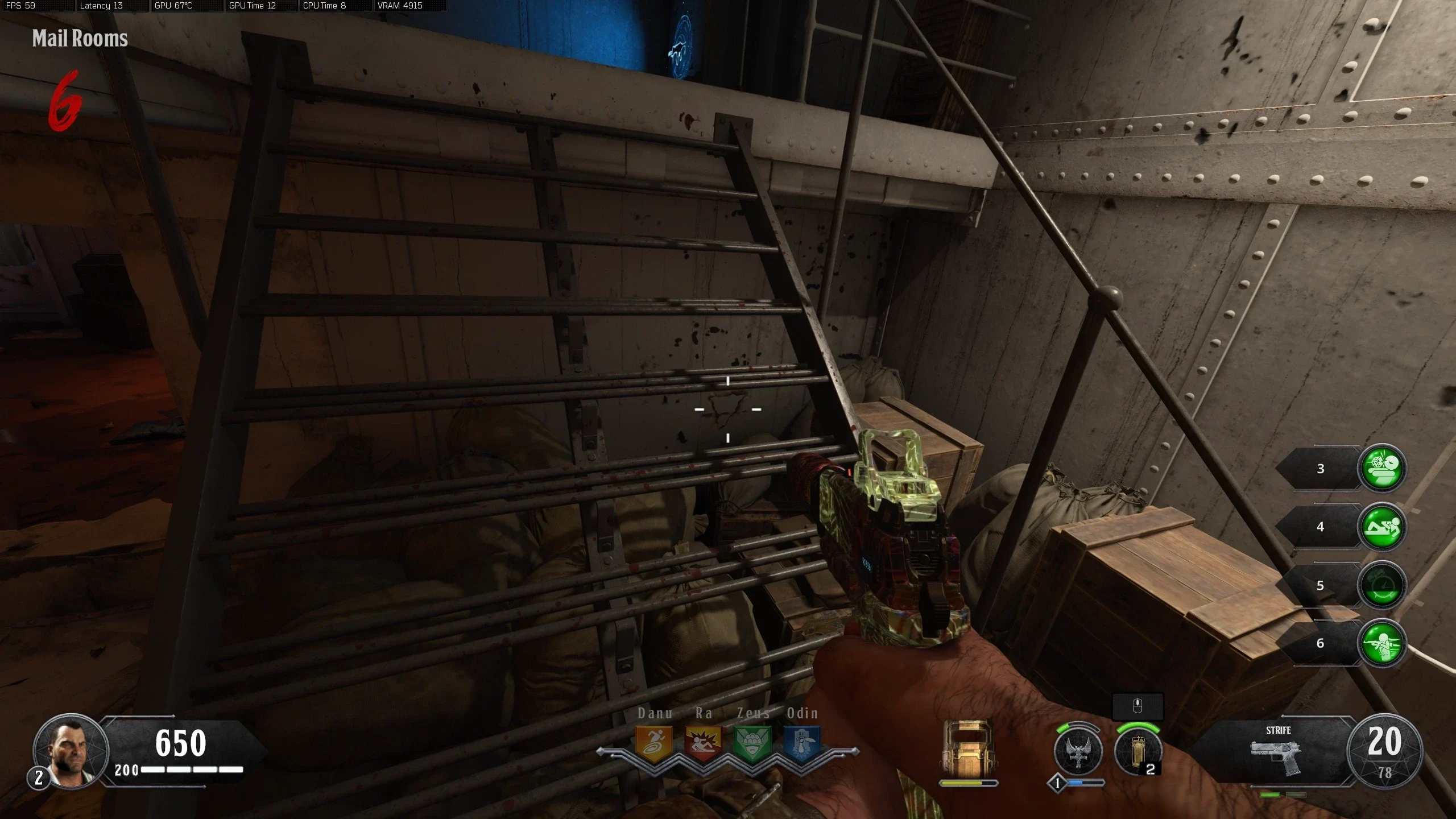Select the Danu running-man perk icon
The height and width of the screenshot is (819, 1456).
pyautogui.click(x=654, y=743)
